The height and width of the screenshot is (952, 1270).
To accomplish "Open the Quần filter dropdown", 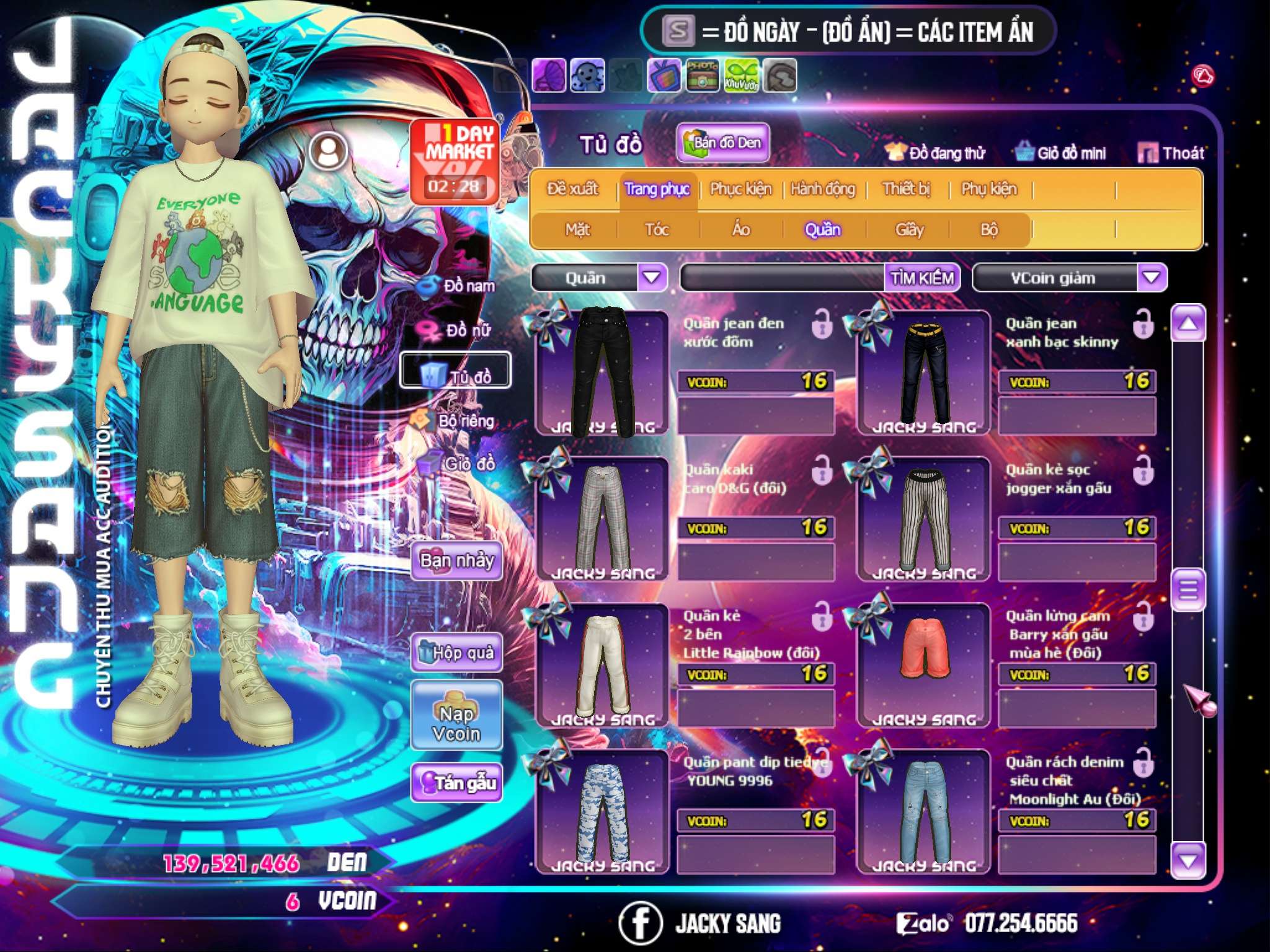I will [652, 277].
